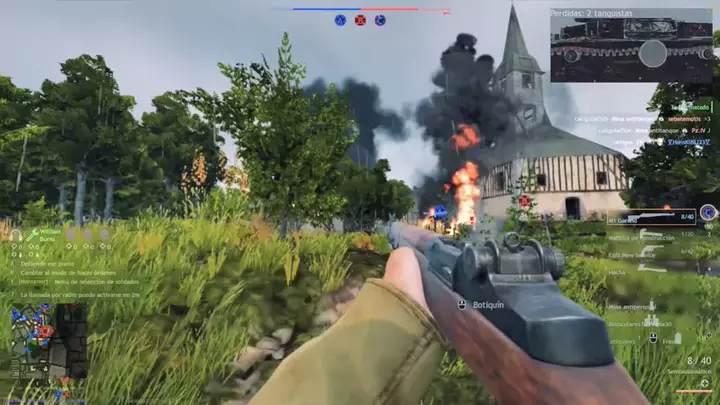Click the middle capture point icon

(360, 20)
